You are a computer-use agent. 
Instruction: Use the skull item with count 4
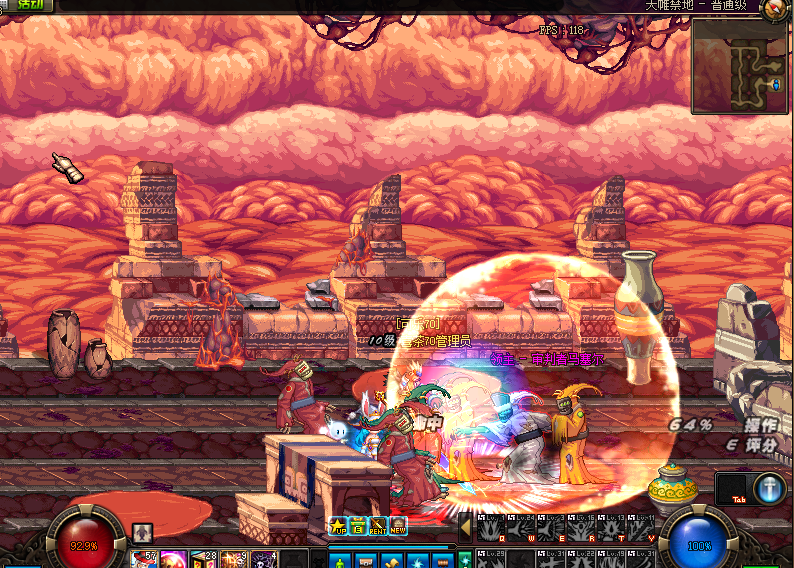(x=265, y=559)
